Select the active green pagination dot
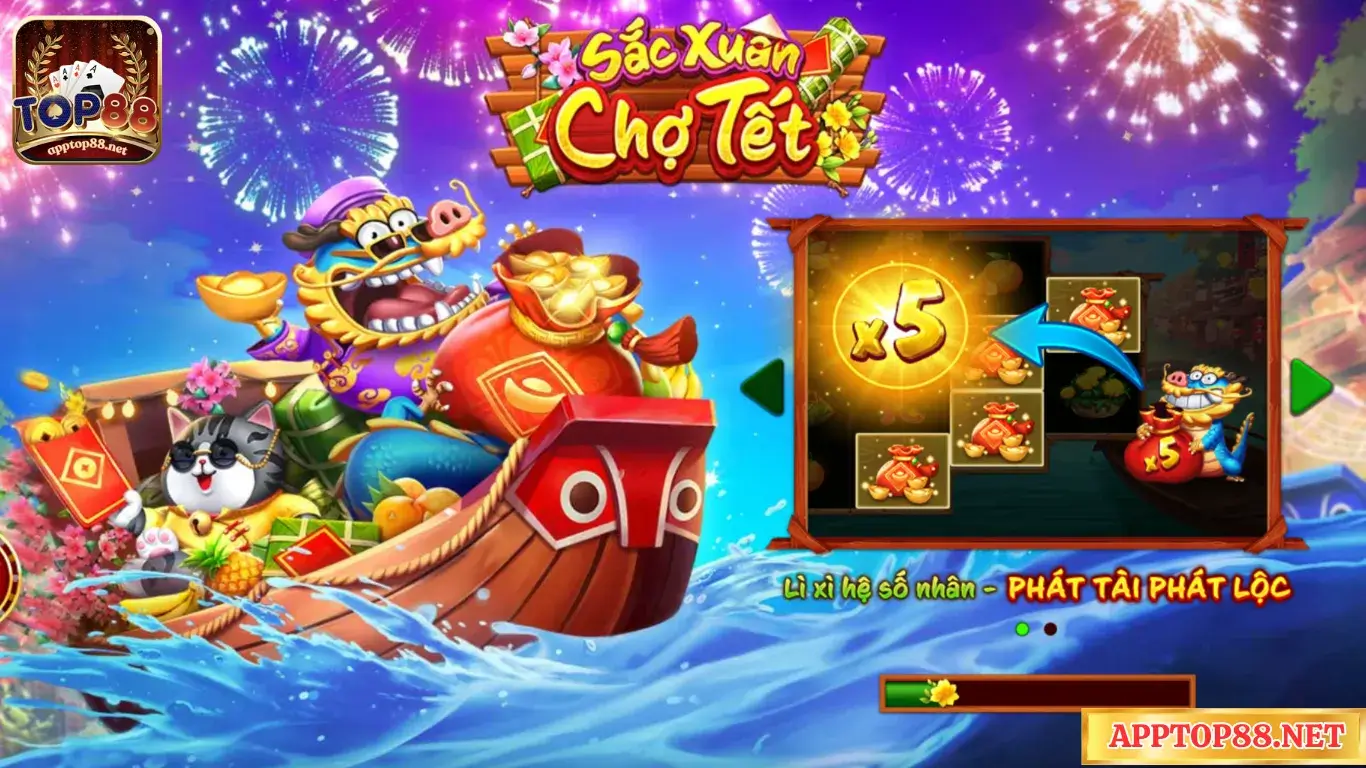Screen dimensions: 1366x768 point(1022,630)
